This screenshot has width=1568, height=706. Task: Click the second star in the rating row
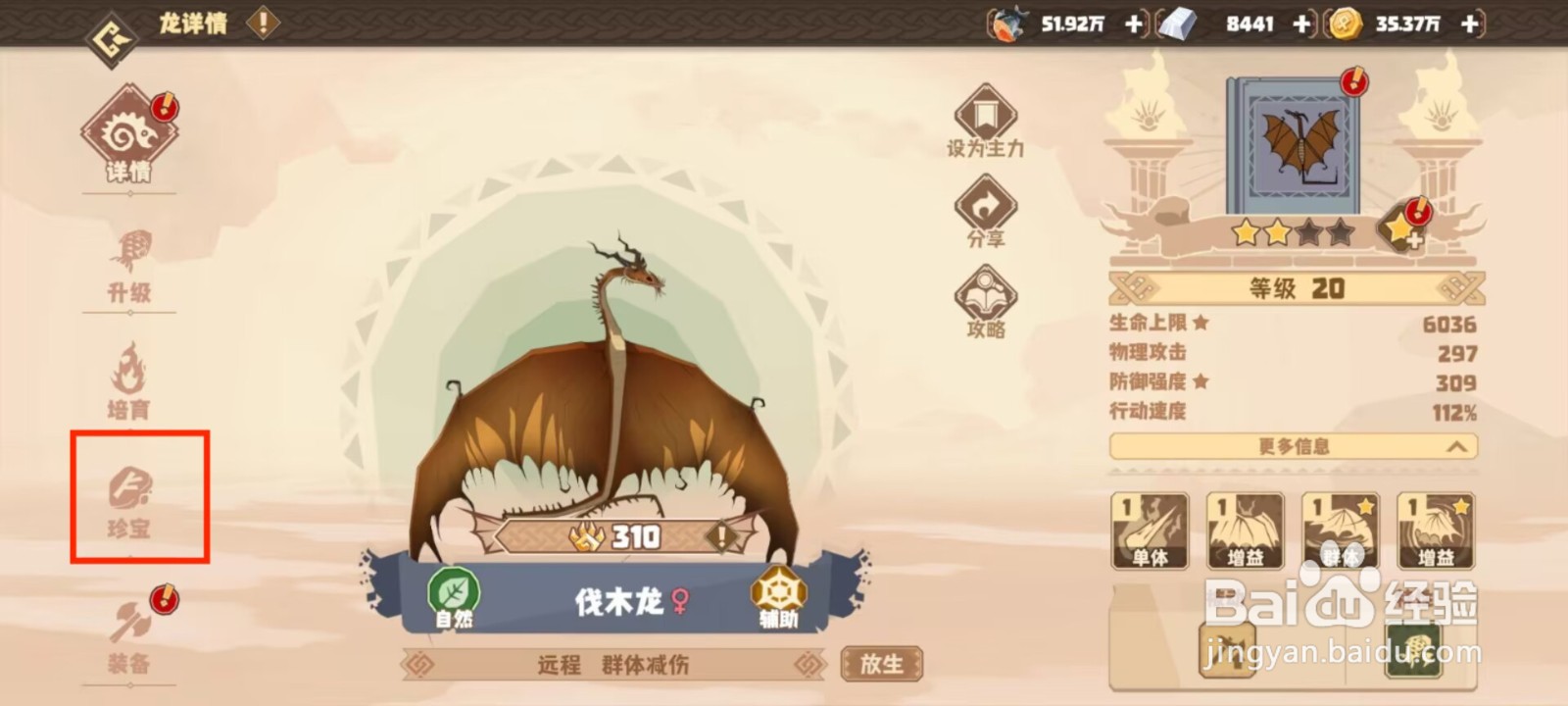pos(1280,232)
